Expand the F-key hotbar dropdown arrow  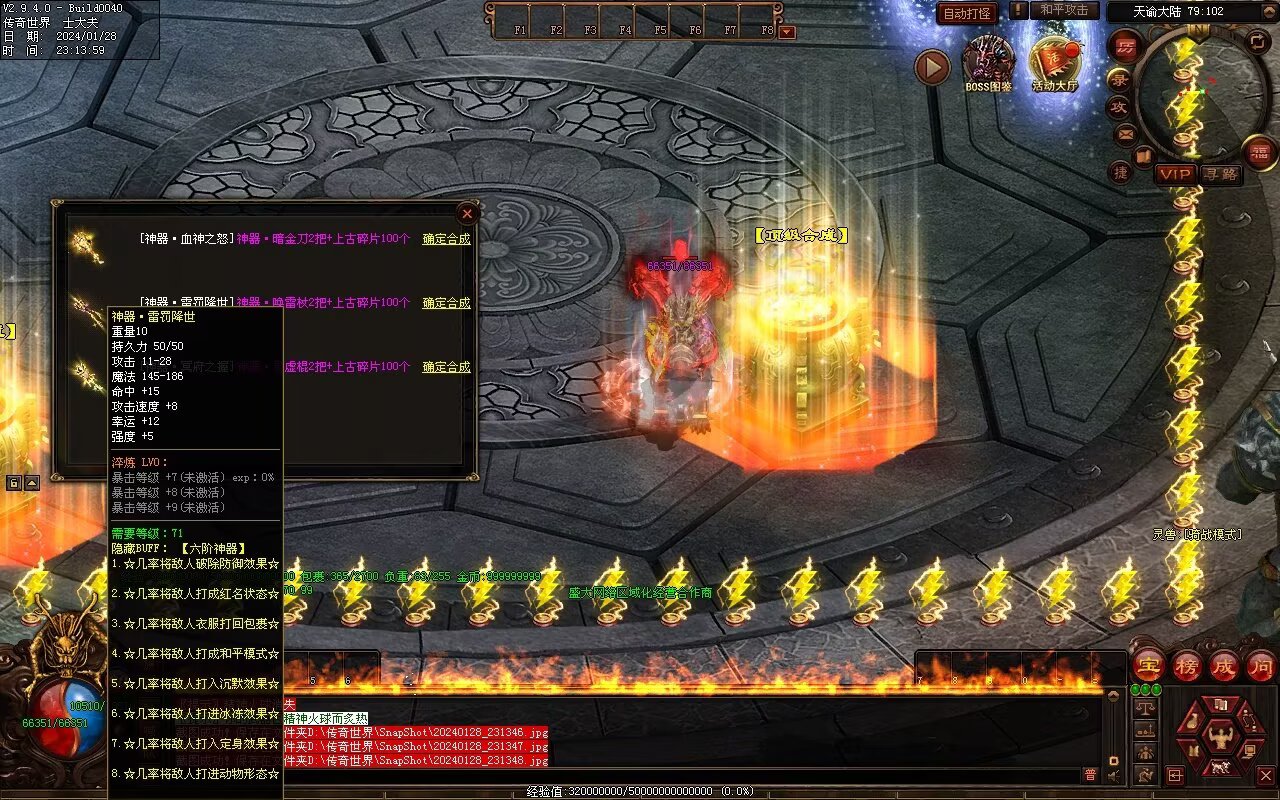tap(787, 31)
